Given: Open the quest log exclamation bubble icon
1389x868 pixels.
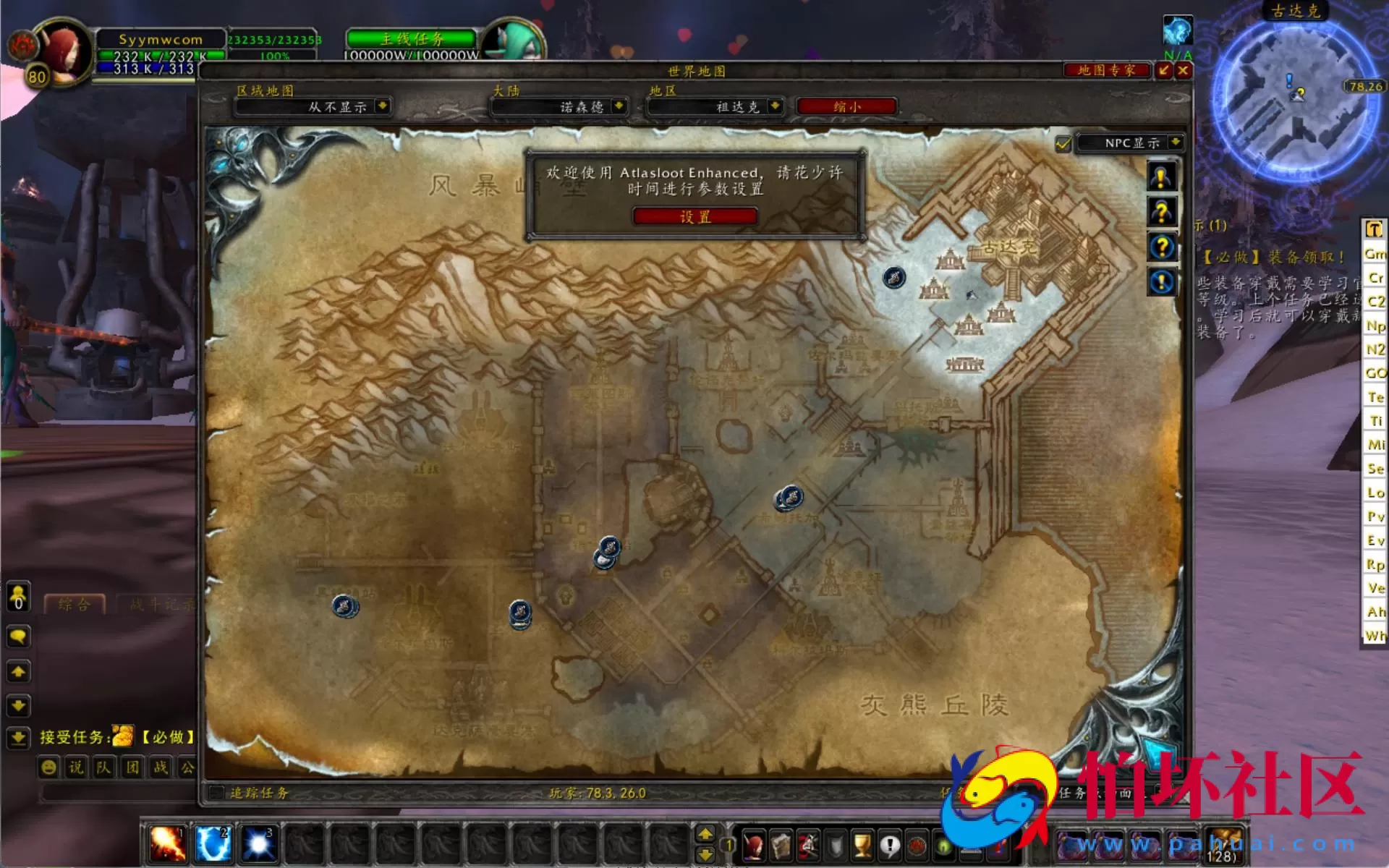Looking at the screenshot, I should pyautogui.click(x=890, y=846).
